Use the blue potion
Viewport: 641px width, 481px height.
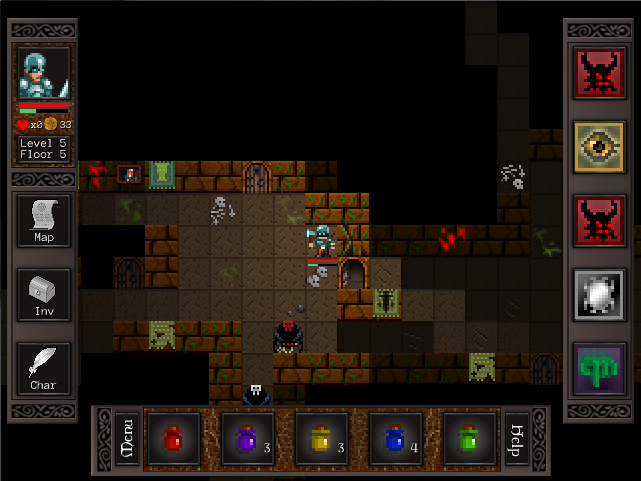[x=396, y=438]
